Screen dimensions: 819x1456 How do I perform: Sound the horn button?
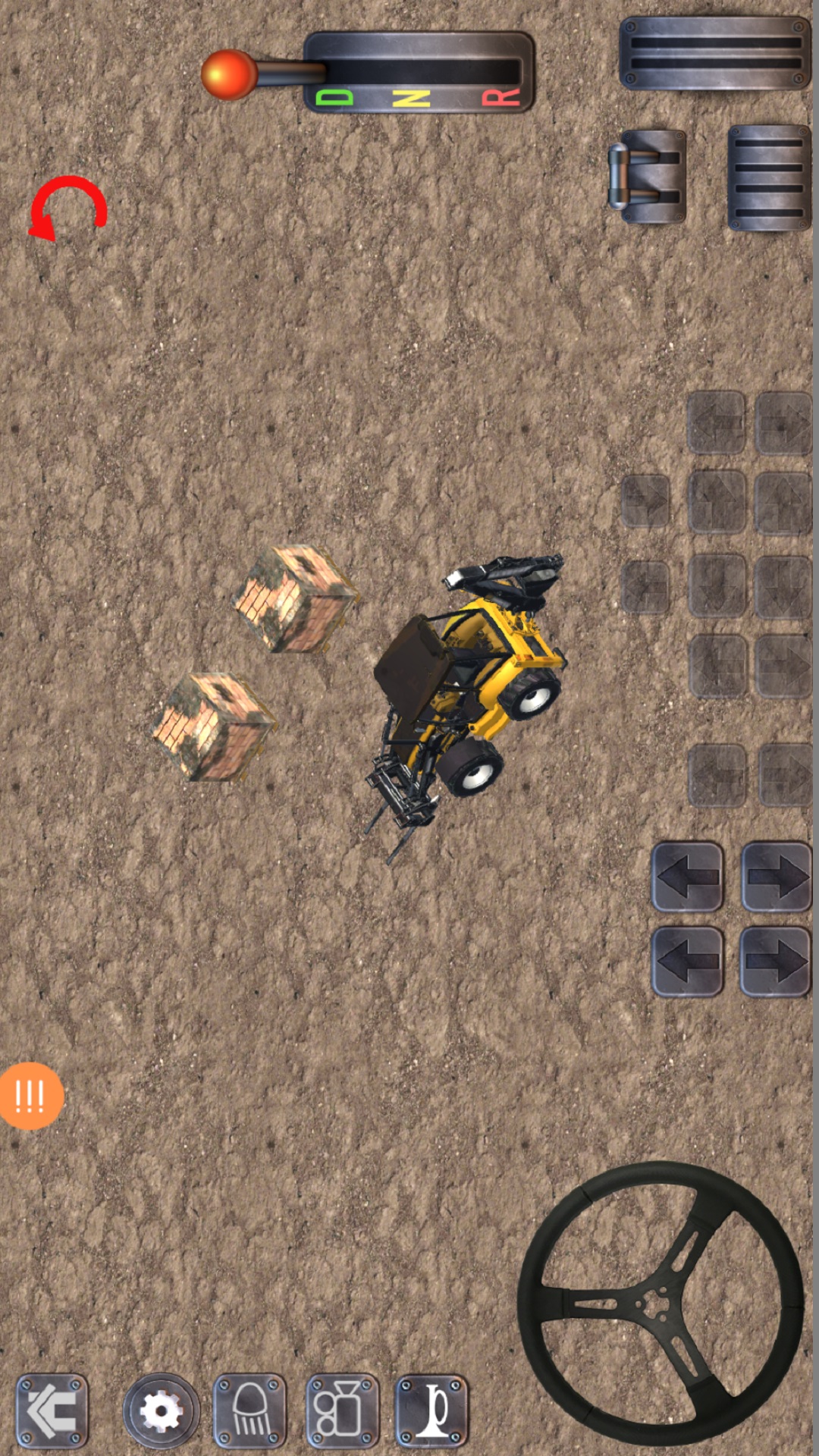click(432, 1410)
